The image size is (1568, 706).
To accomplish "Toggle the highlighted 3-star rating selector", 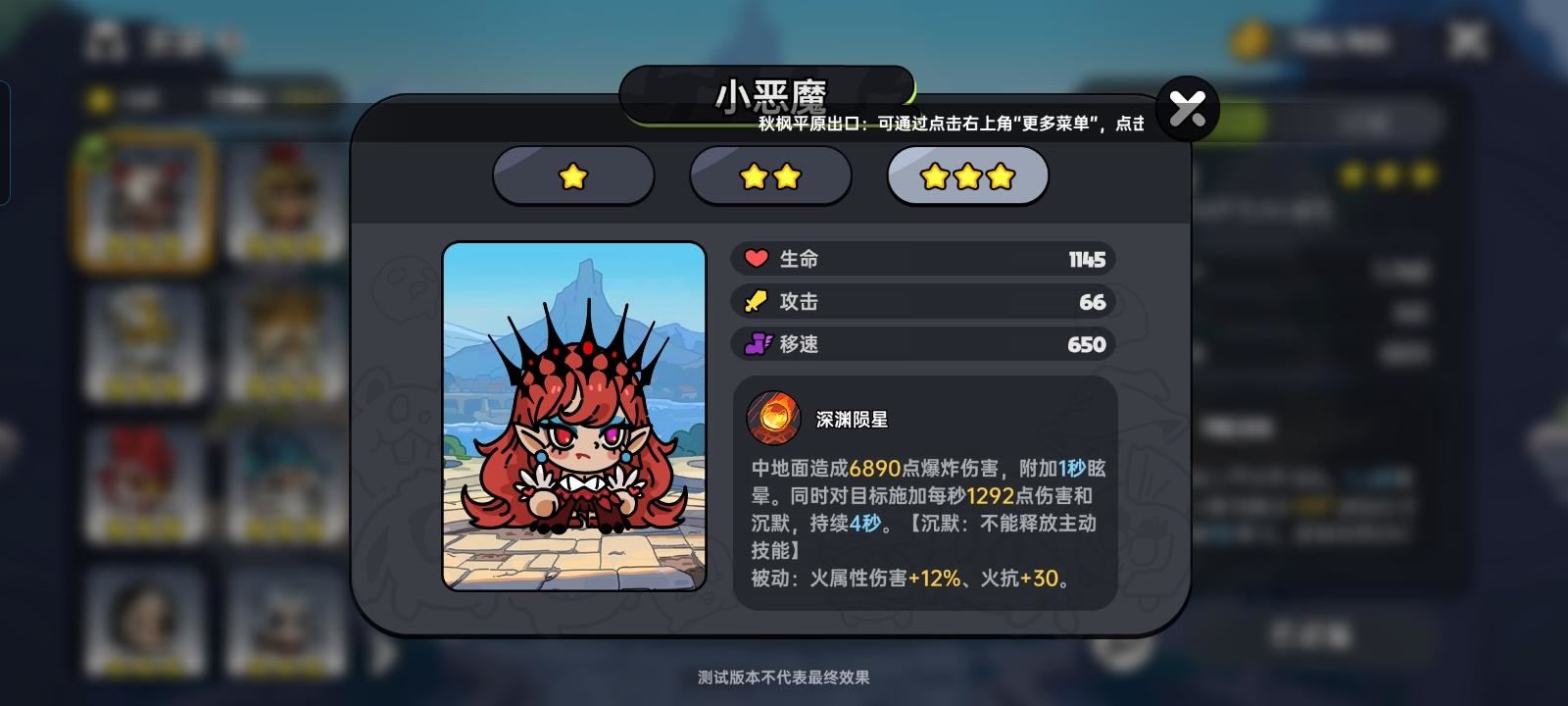I will tap(966, 176).
